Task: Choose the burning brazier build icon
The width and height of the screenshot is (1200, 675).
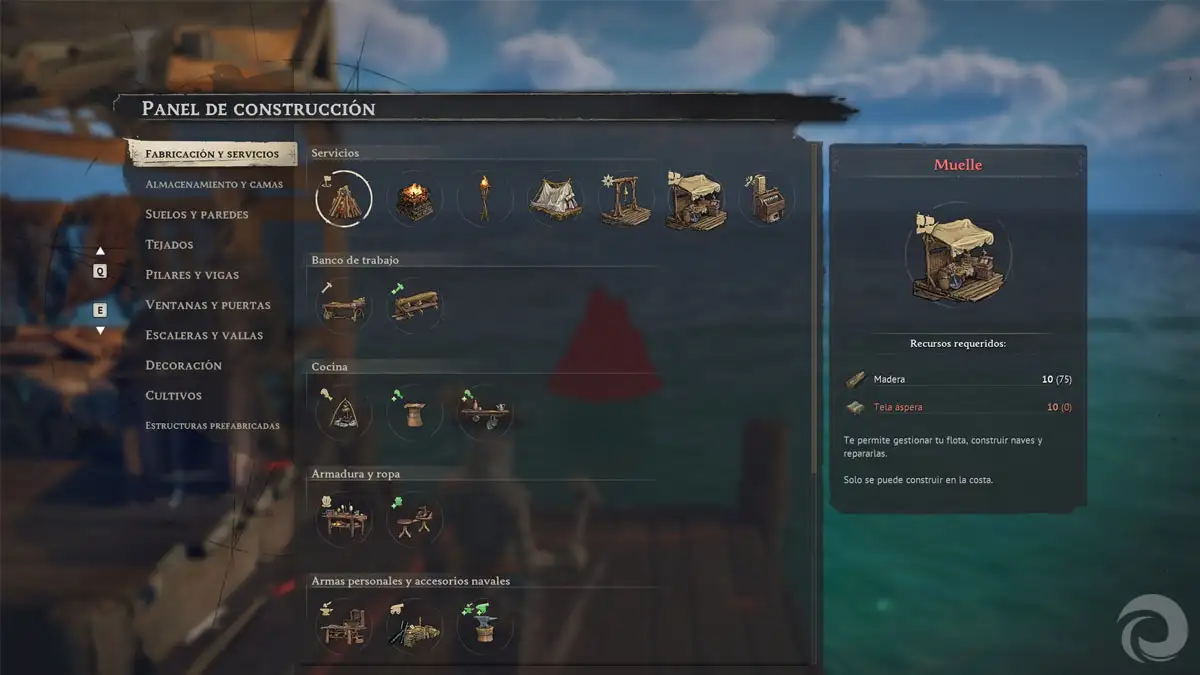Action: click(414, 199)
